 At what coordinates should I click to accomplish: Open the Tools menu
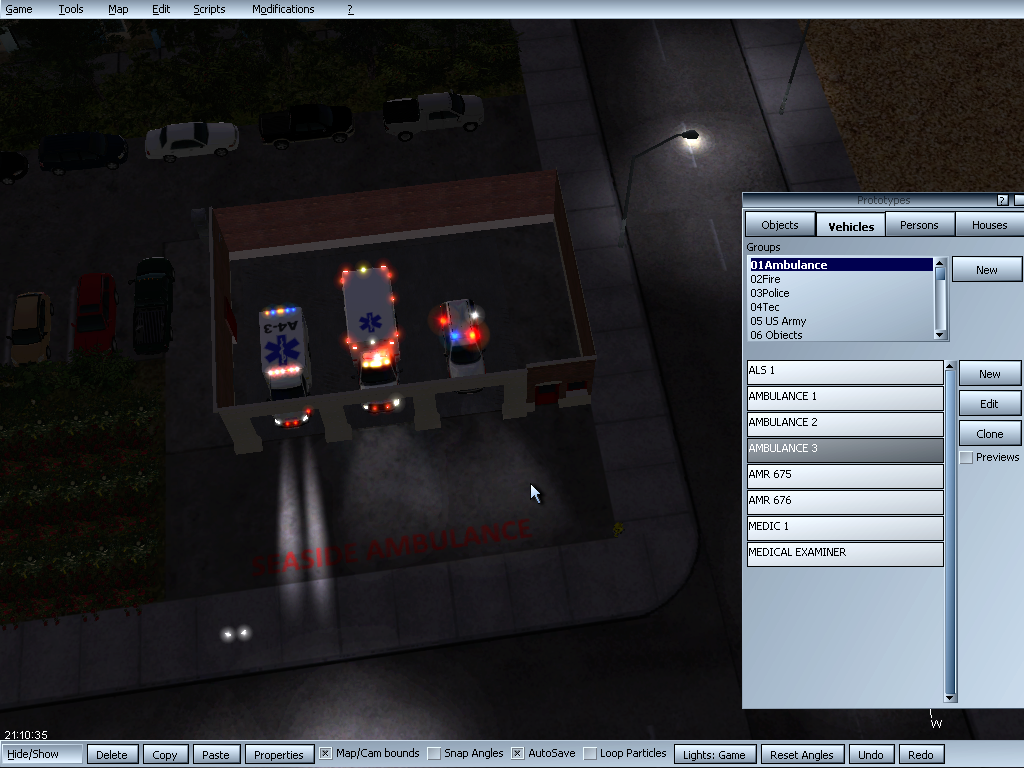pos(71,9)
